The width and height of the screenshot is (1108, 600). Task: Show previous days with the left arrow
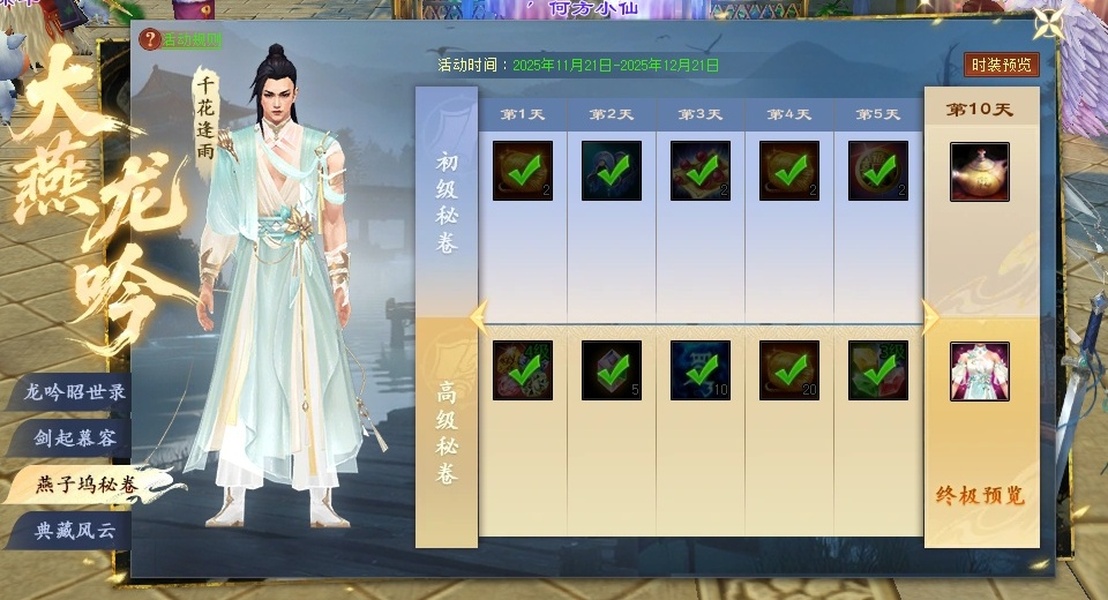[x=477, y=317]
